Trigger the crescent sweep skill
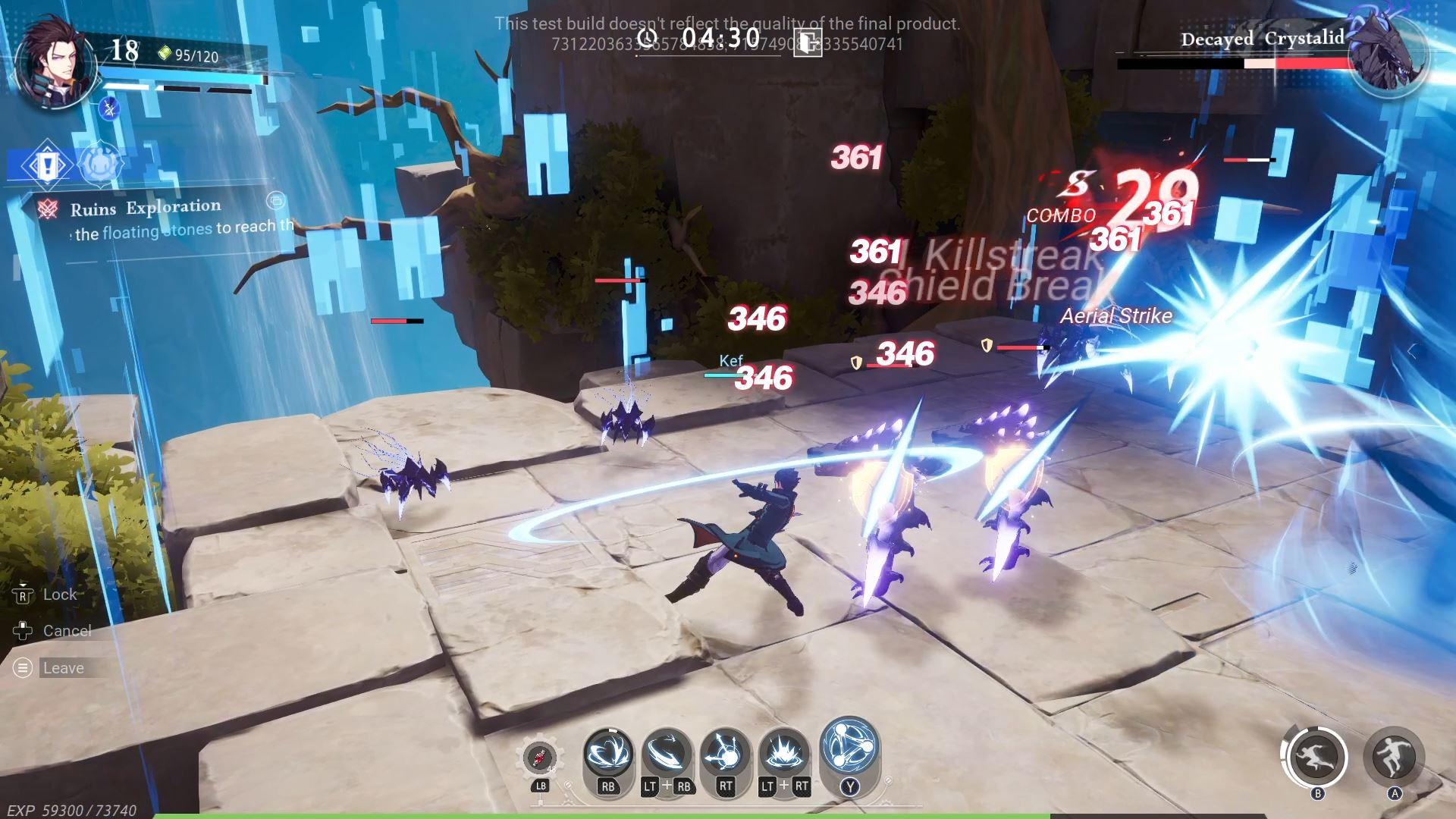Image resolution: width=1456 pixels, height=819 pixels. (667, 754)
